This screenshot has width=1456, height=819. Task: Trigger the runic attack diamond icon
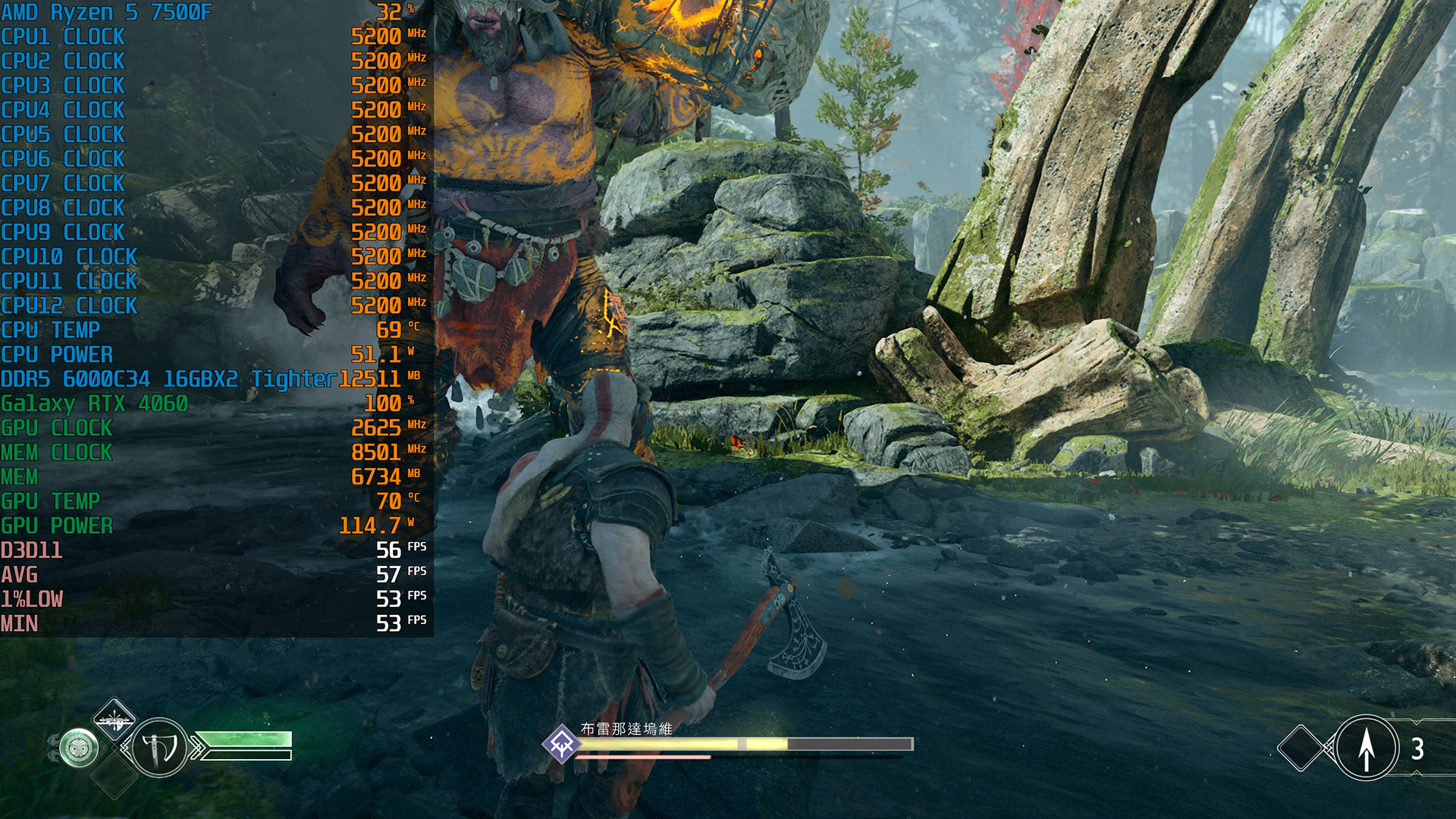click(114, 717)
